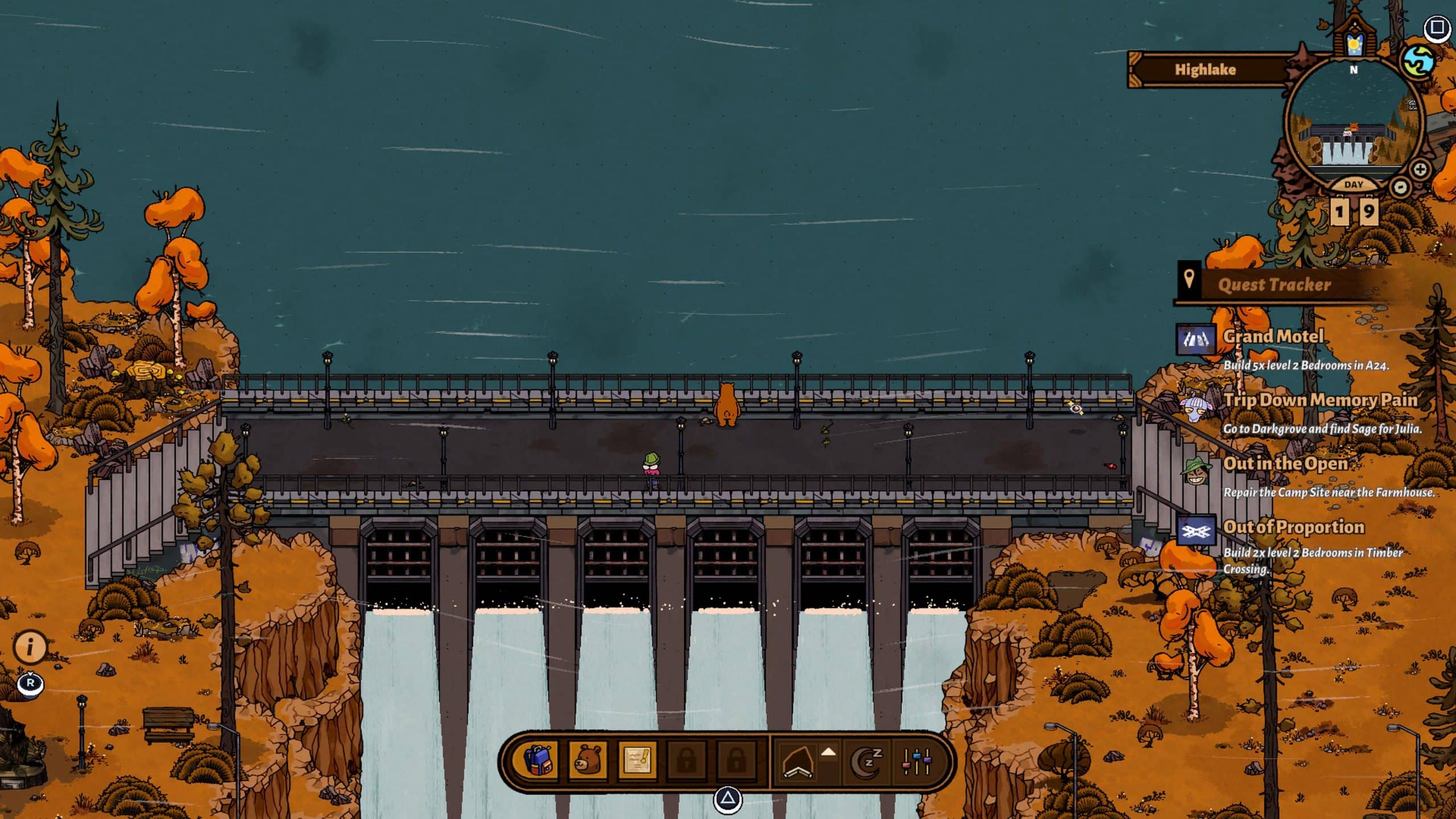
Task: Select the Trip Down Memory Pain quest
Action: [1319, 400]
